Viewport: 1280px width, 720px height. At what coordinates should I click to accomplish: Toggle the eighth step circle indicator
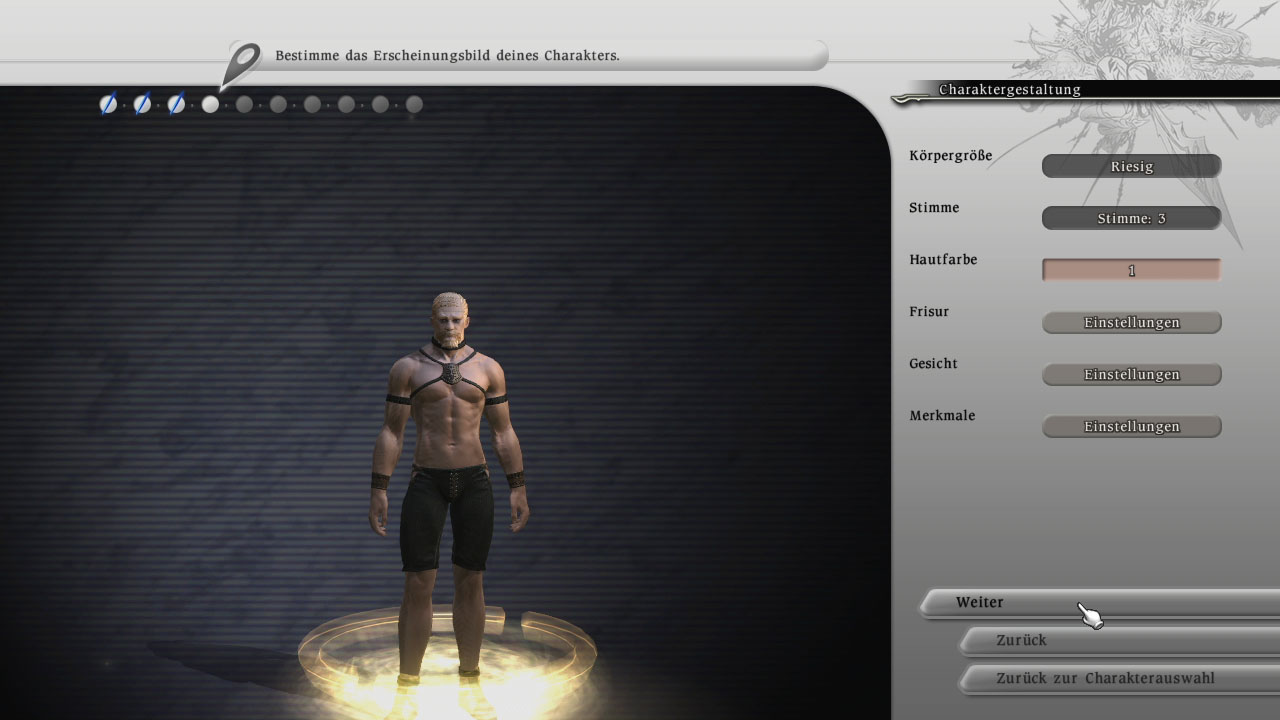346,104
